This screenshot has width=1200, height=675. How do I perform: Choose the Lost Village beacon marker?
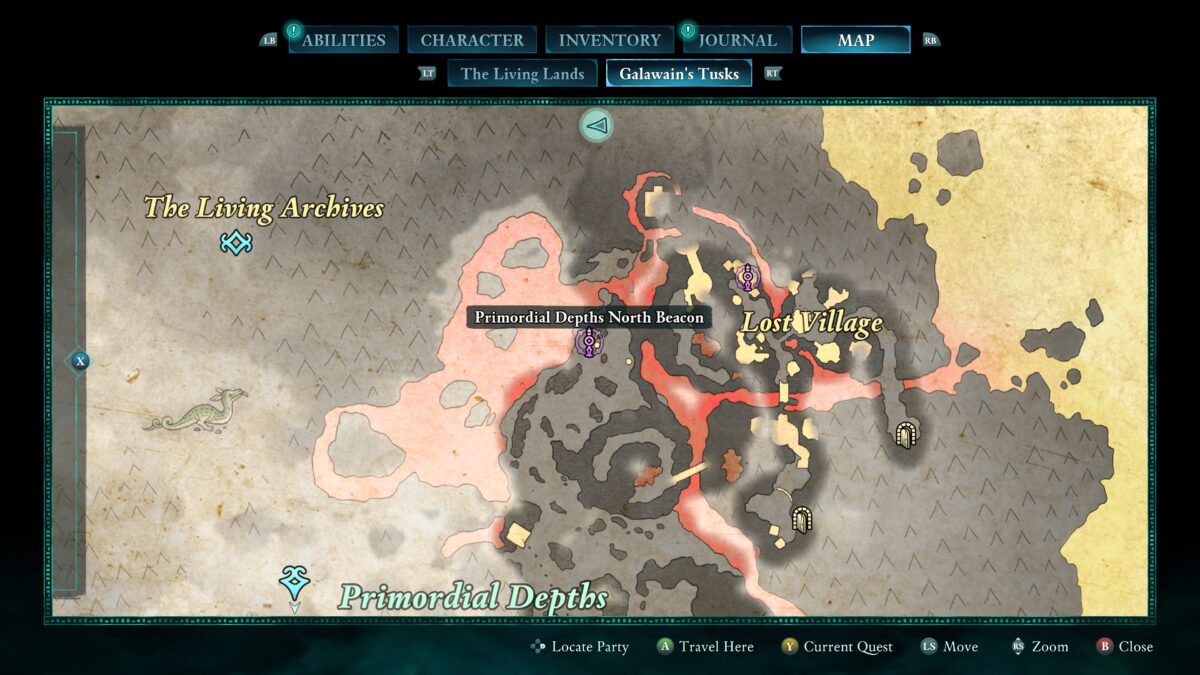click(x=747, y=277)
